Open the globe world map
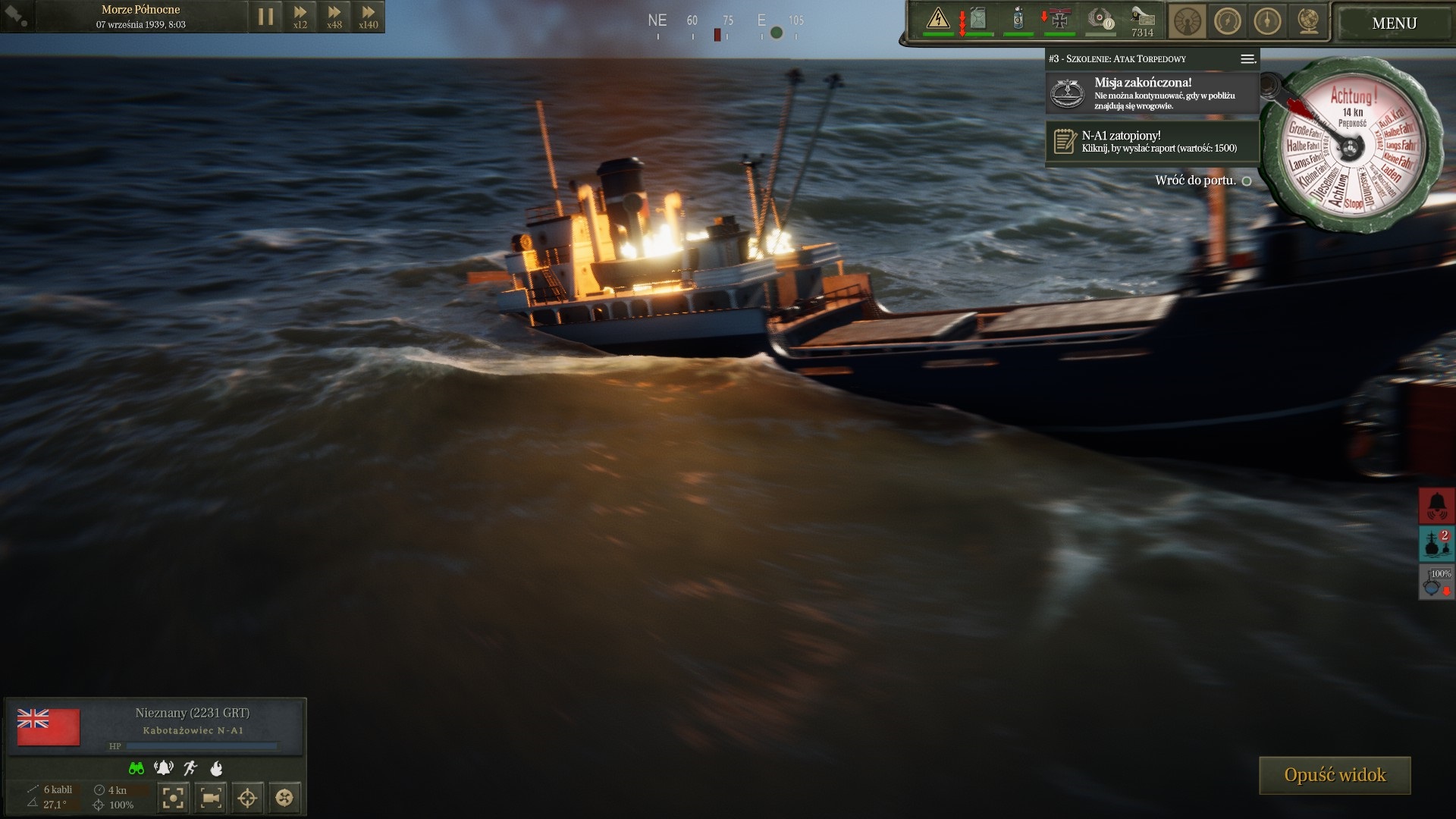Screen dimensions: 1456x819 point(1307,21)
